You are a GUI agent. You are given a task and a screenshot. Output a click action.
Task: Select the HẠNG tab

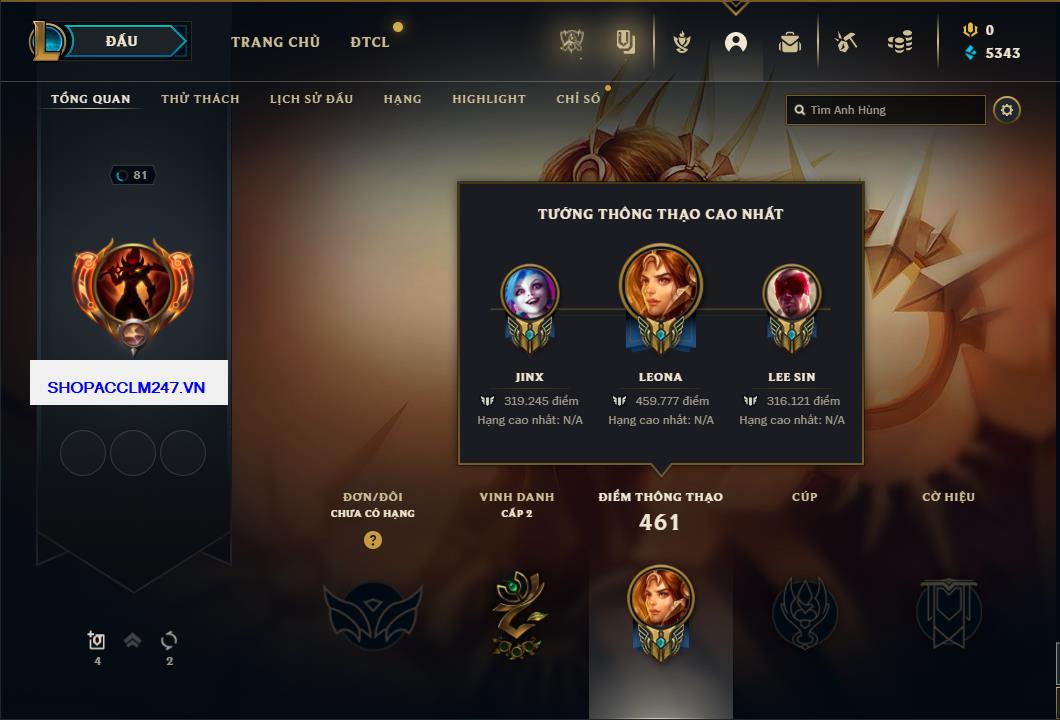402,99
